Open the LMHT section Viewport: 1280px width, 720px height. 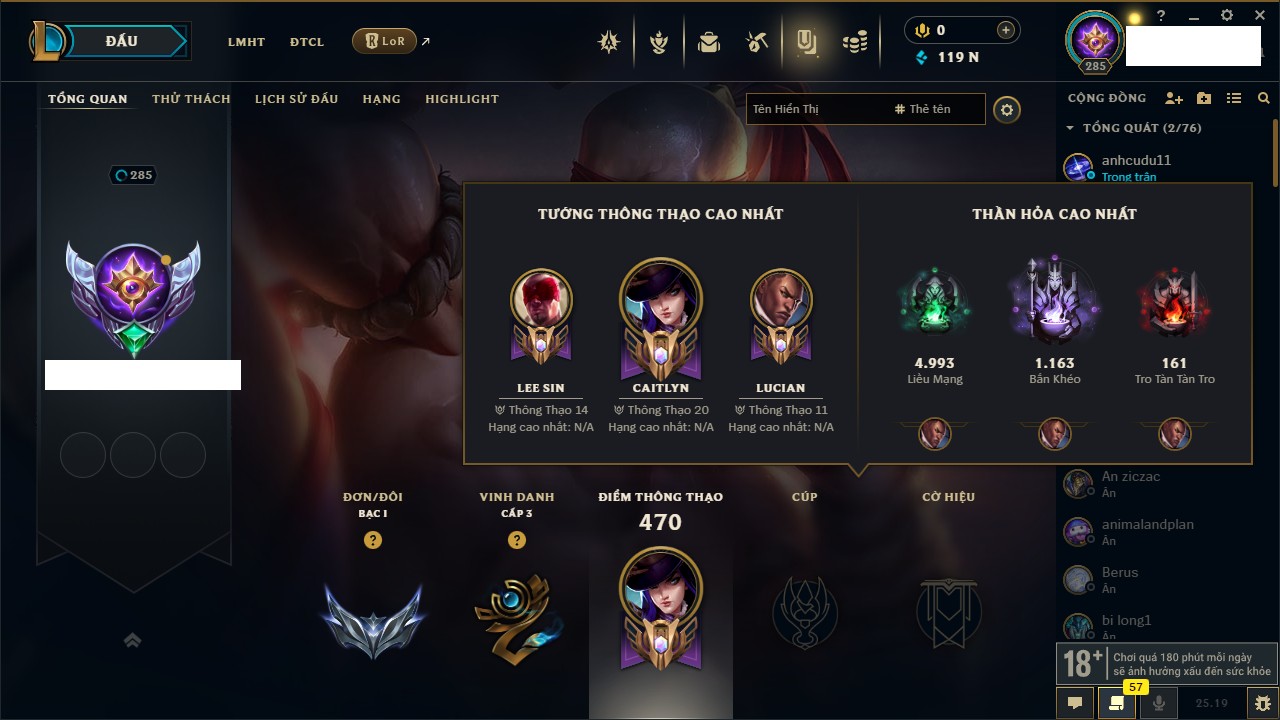coord(246,42)
